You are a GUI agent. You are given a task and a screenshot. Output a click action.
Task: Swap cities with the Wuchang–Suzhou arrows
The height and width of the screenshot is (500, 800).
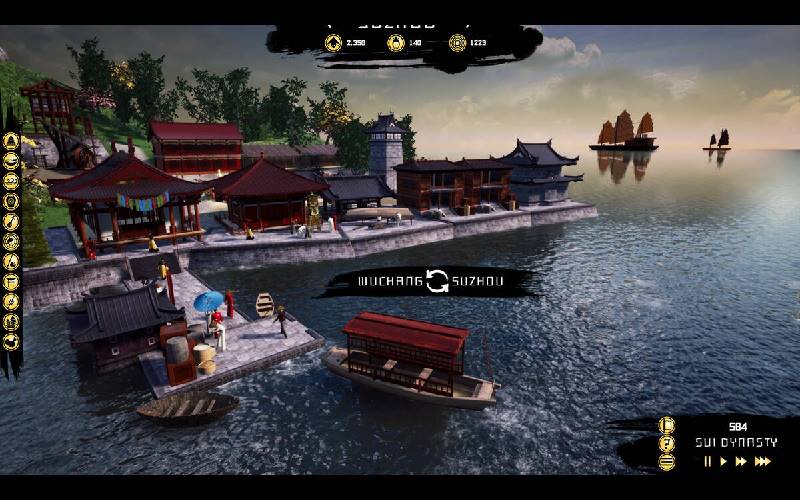(x=437, y=281)
